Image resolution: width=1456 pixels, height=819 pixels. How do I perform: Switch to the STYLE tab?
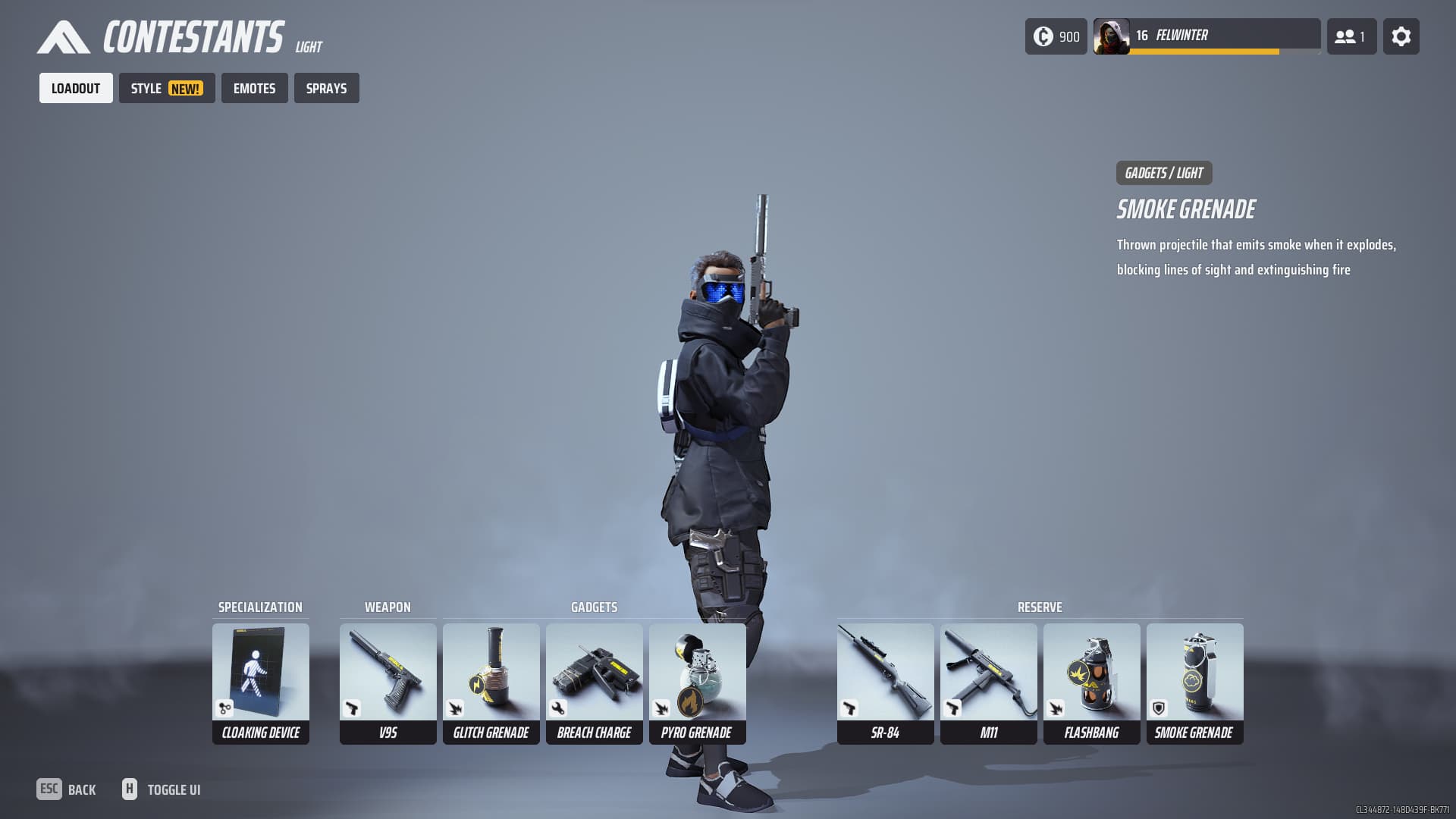pyautogui.click(x=166, y=87)
